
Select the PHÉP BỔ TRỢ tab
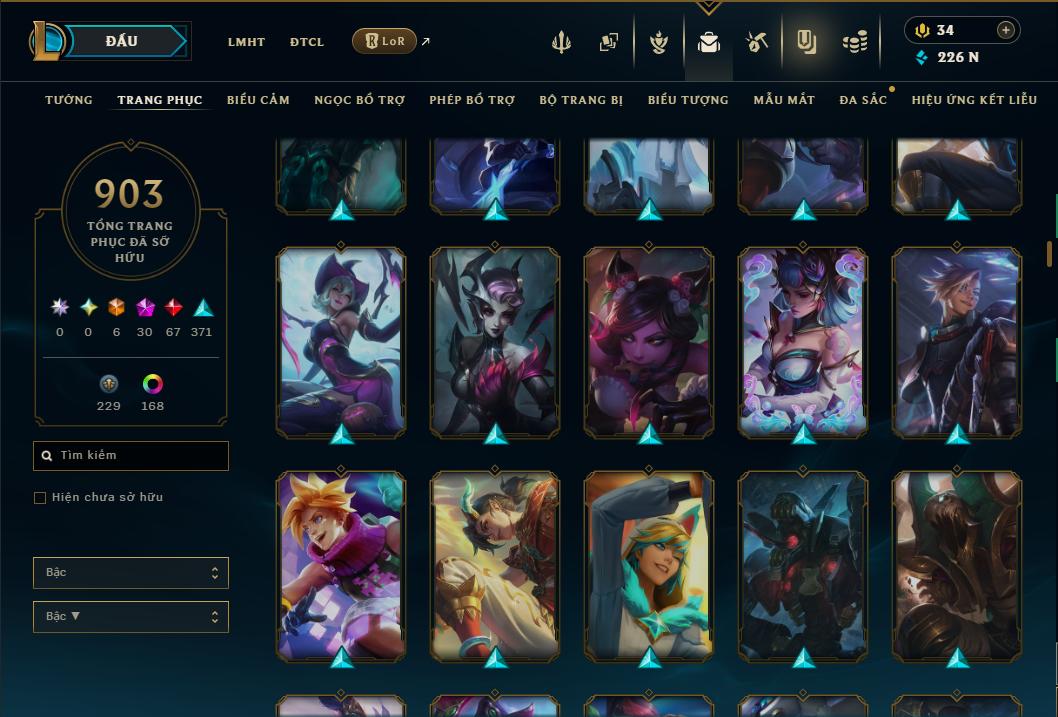coord(472,100)
